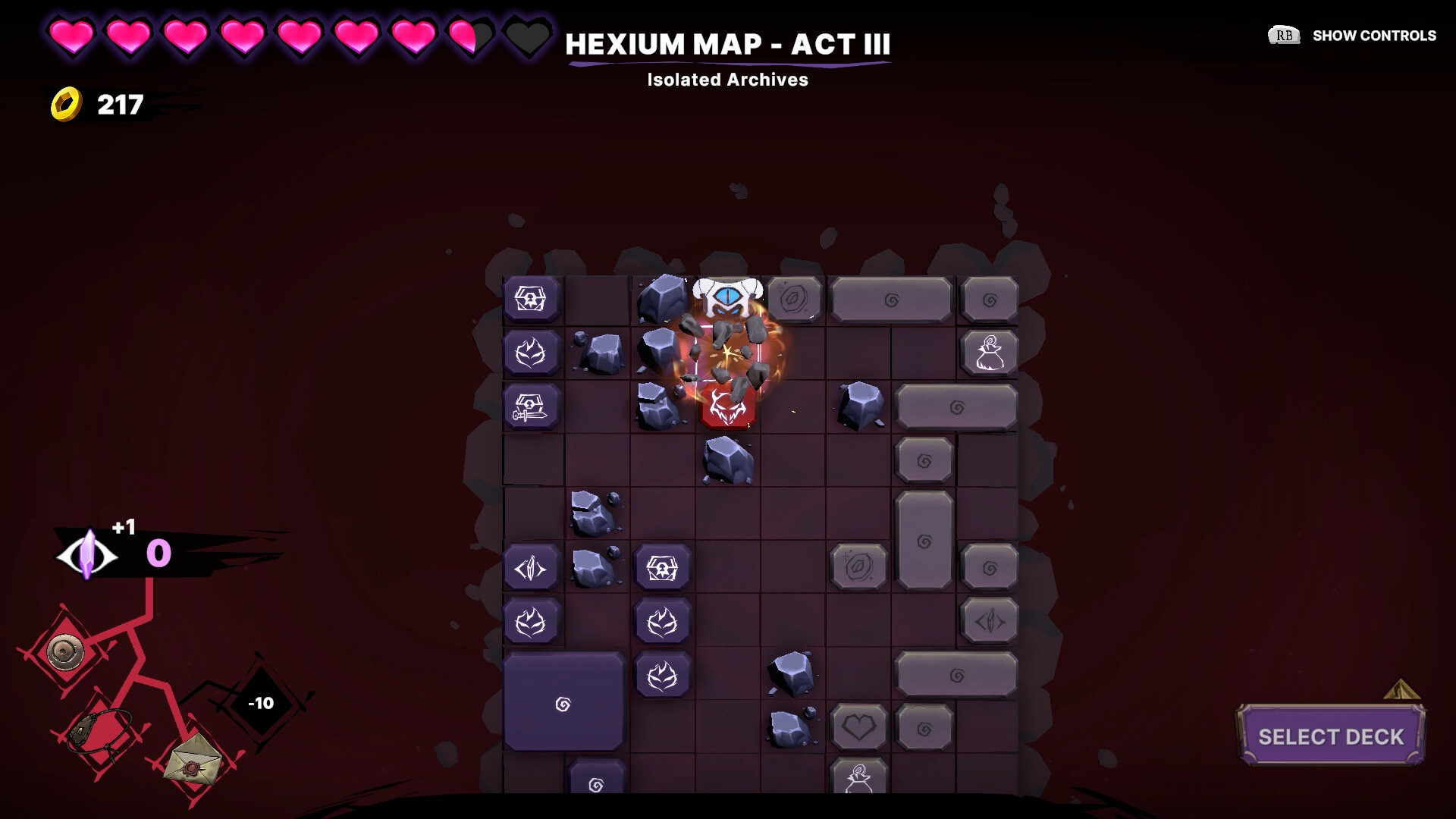1456x819 pixels.
Task: Select the potion bag tile on the right edge
Action: (x=988, y=351)
